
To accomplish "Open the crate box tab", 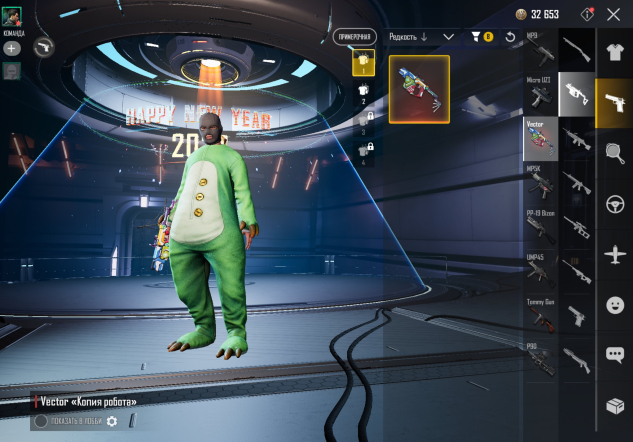I will click(614, 405).
